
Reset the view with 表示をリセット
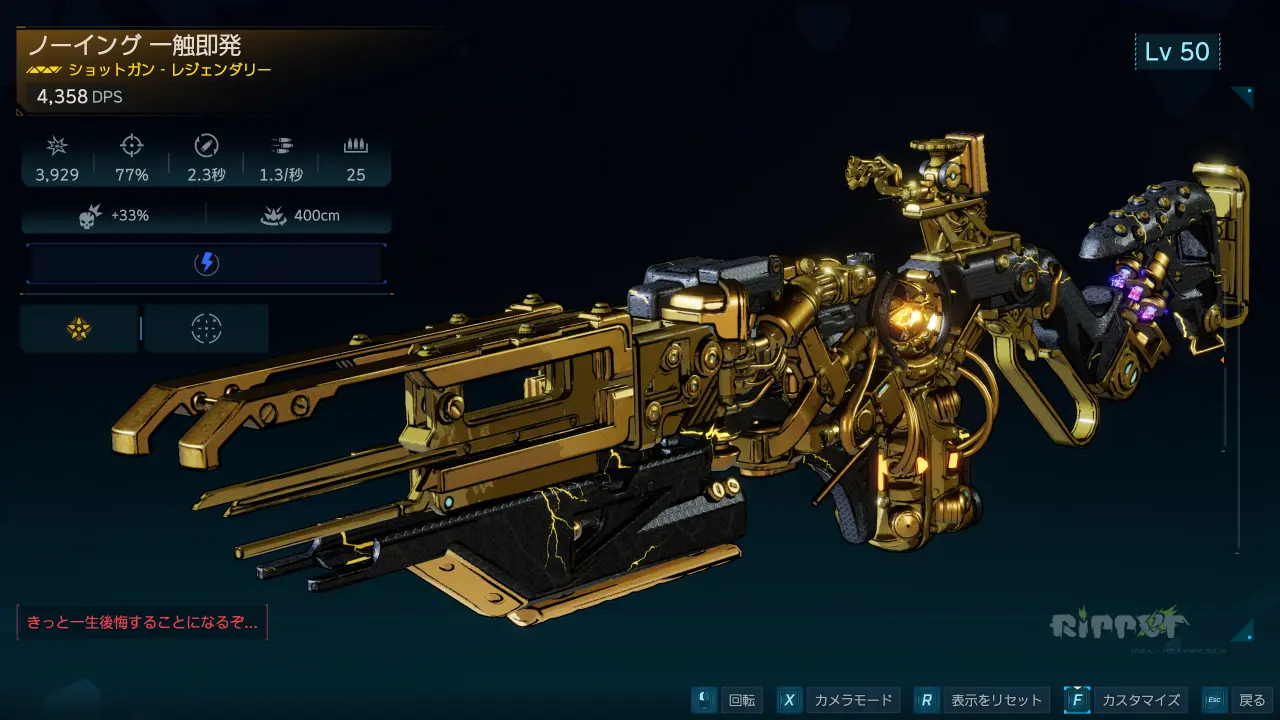click(981, 700)
